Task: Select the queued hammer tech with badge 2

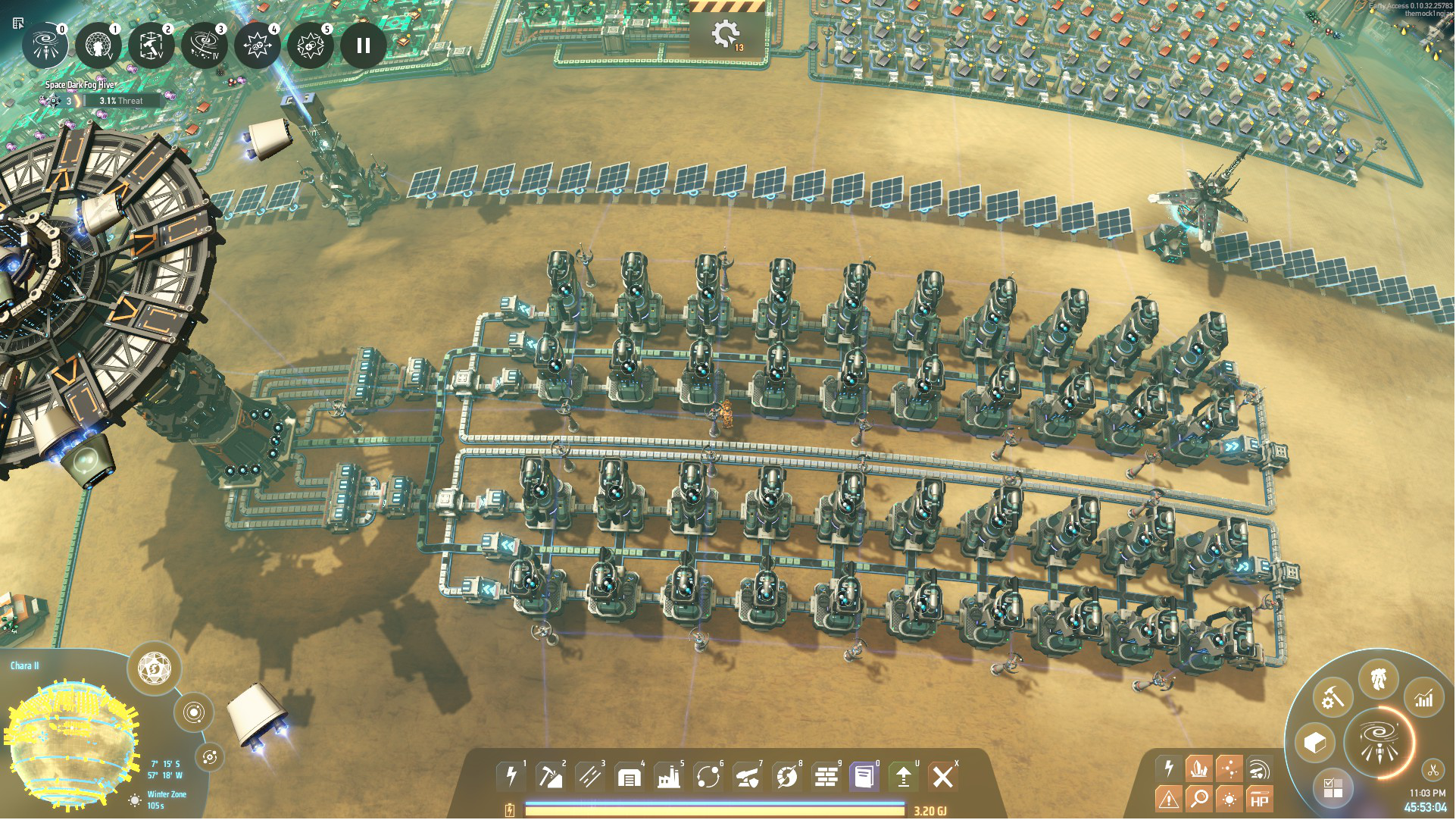Action: tap(152, 45)
